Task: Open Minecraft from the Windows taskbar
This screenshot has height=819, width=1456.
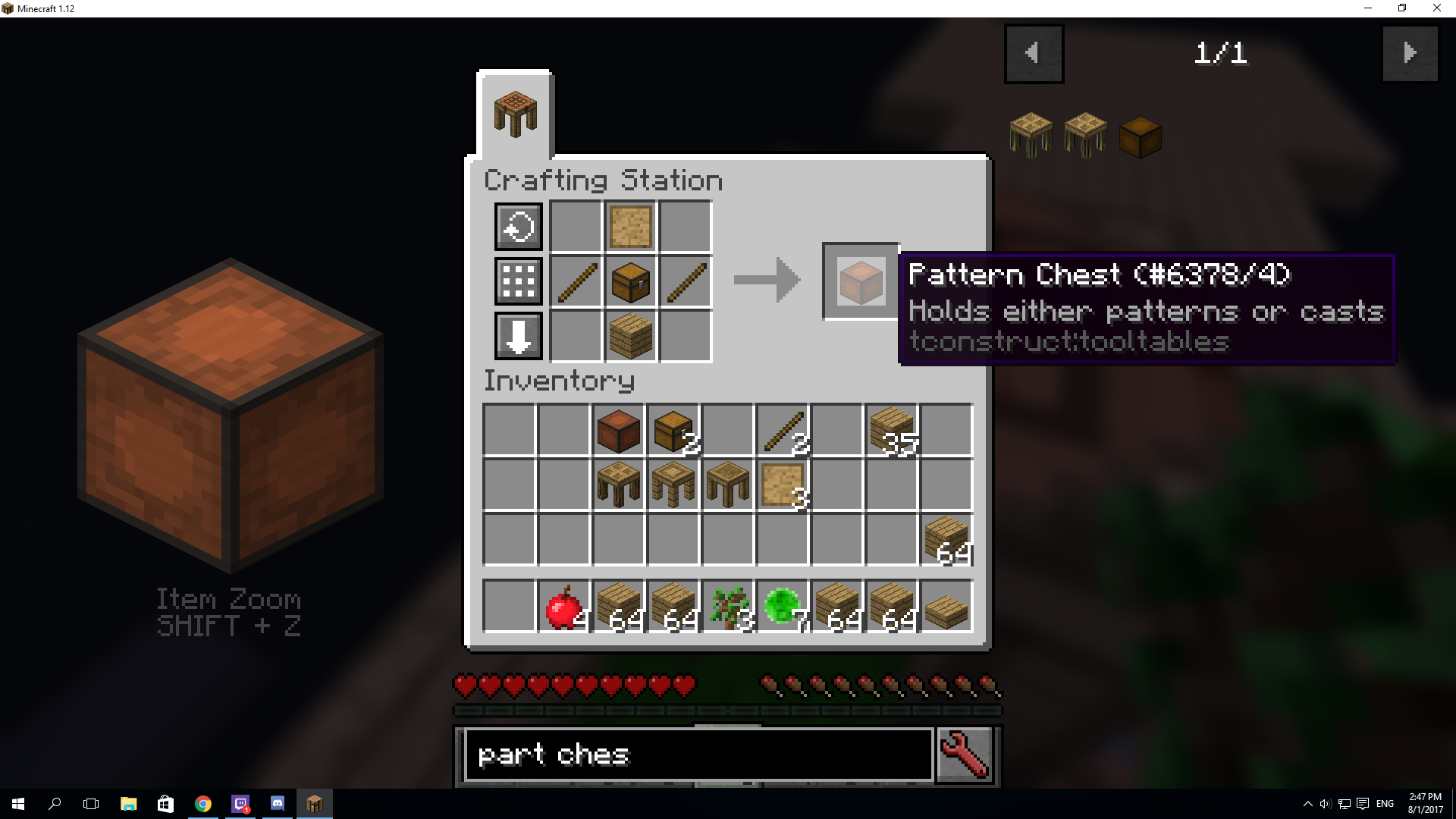Action: [x=315, y=803]
